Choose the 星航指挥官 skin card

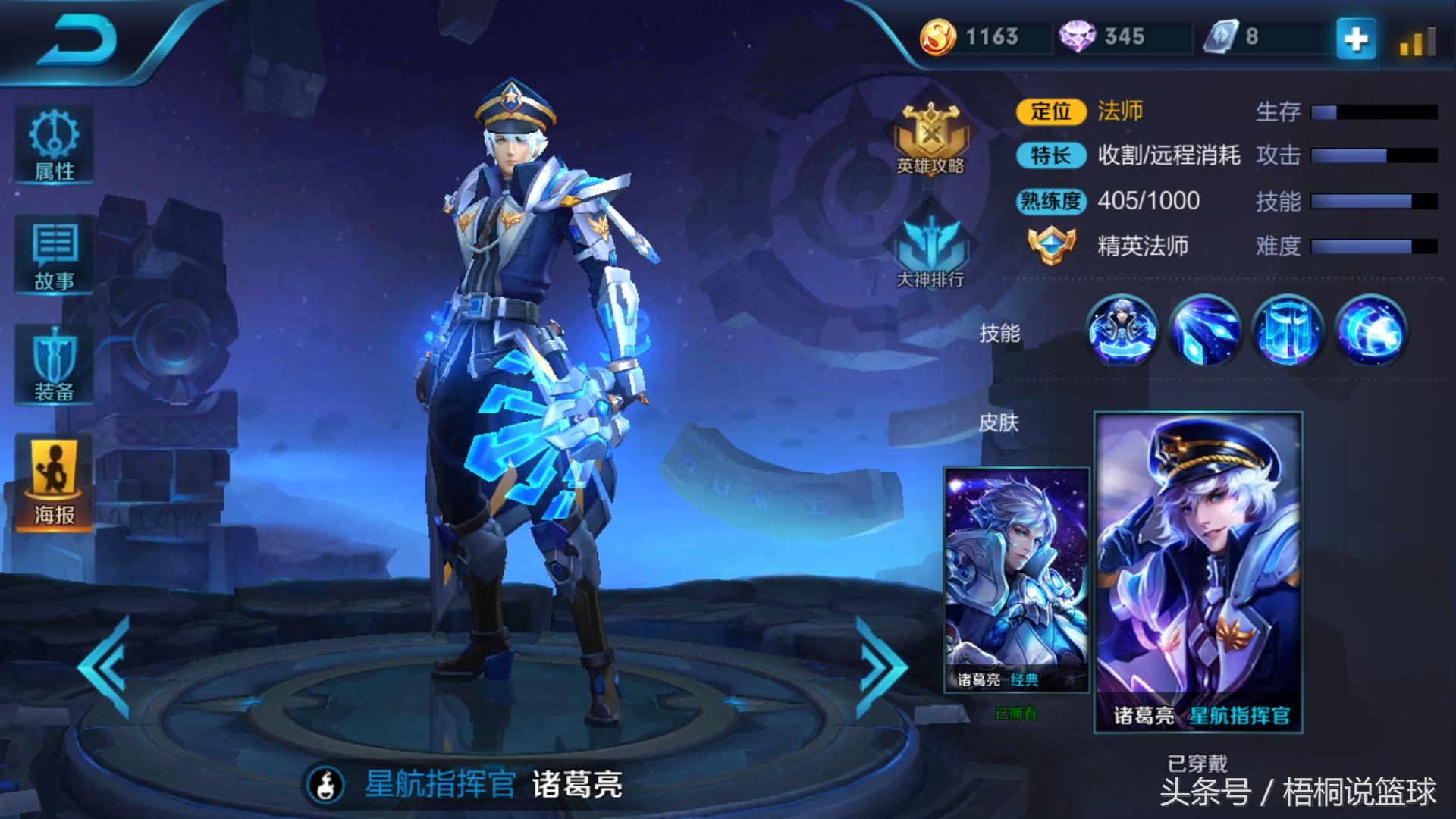tap(1198, 573)
